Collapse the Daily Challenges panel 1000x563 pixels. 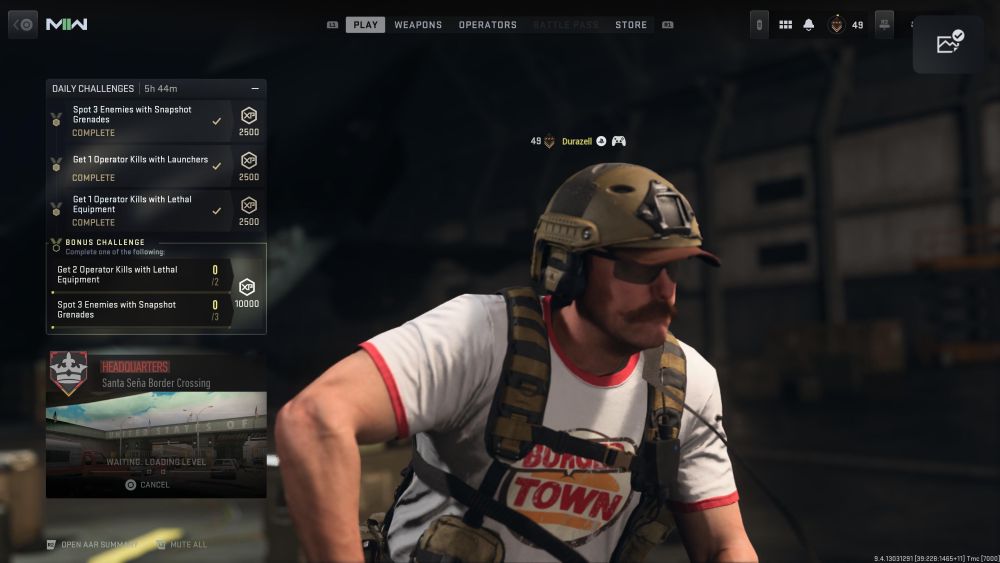(255, 89)
